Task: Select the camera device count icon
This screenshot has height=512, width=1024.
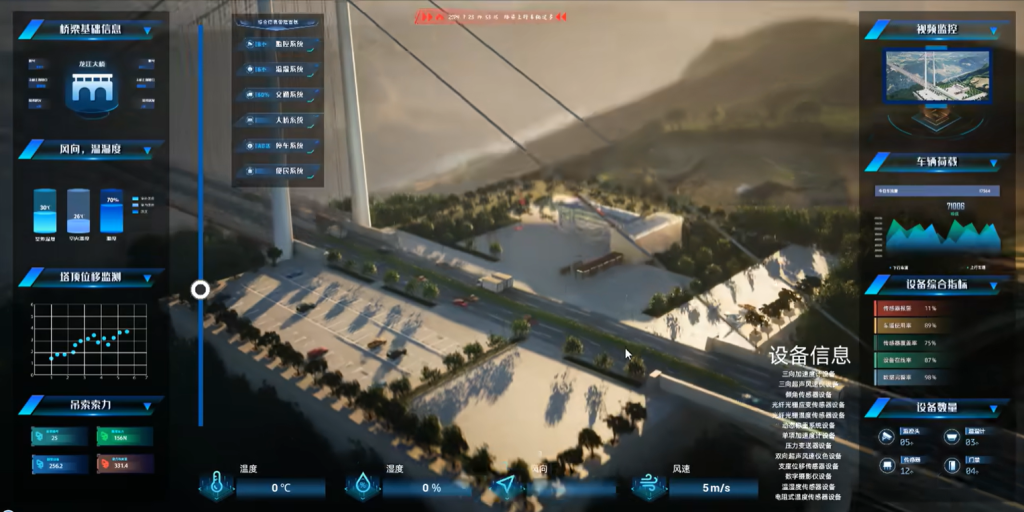Action: click(x=886, y=437)
